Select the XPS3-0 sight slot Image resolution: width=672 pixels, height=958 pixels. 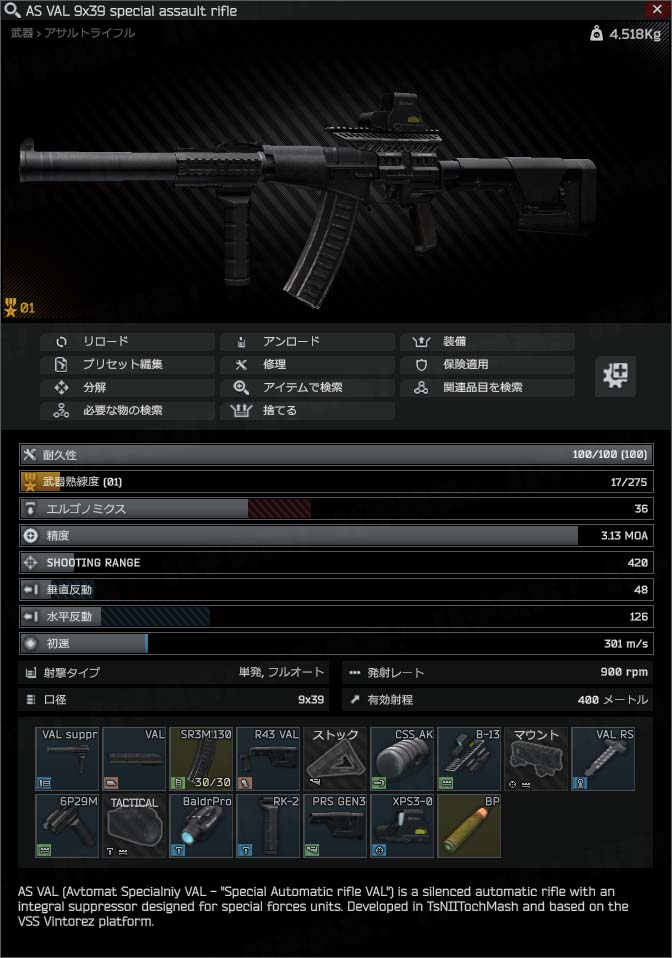(402, 825)
